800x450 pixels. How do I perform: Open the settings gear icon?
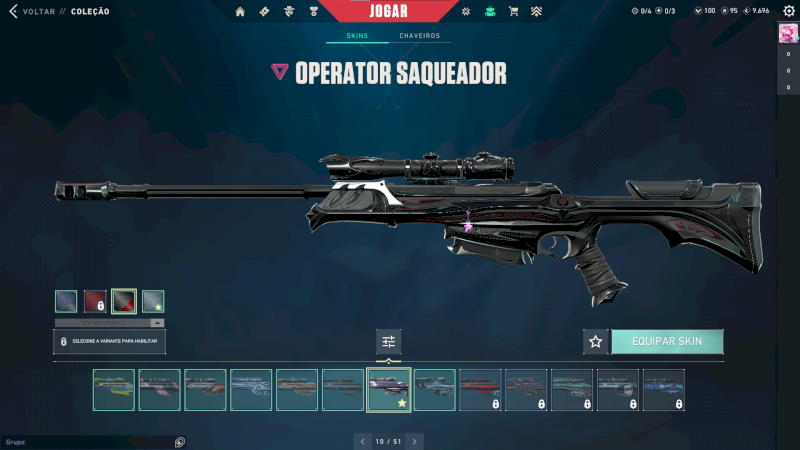[x=788, y=11]
